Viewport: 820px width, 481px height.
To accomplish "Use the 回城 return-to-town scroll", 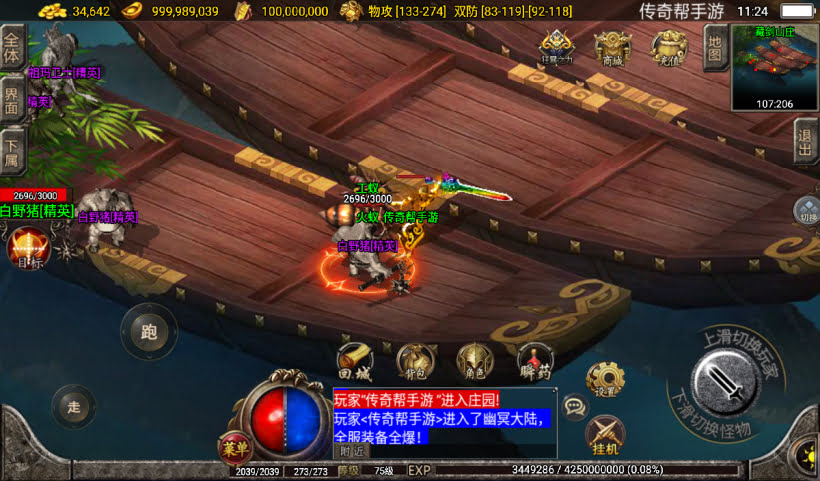I will click(x=354, y=361).
